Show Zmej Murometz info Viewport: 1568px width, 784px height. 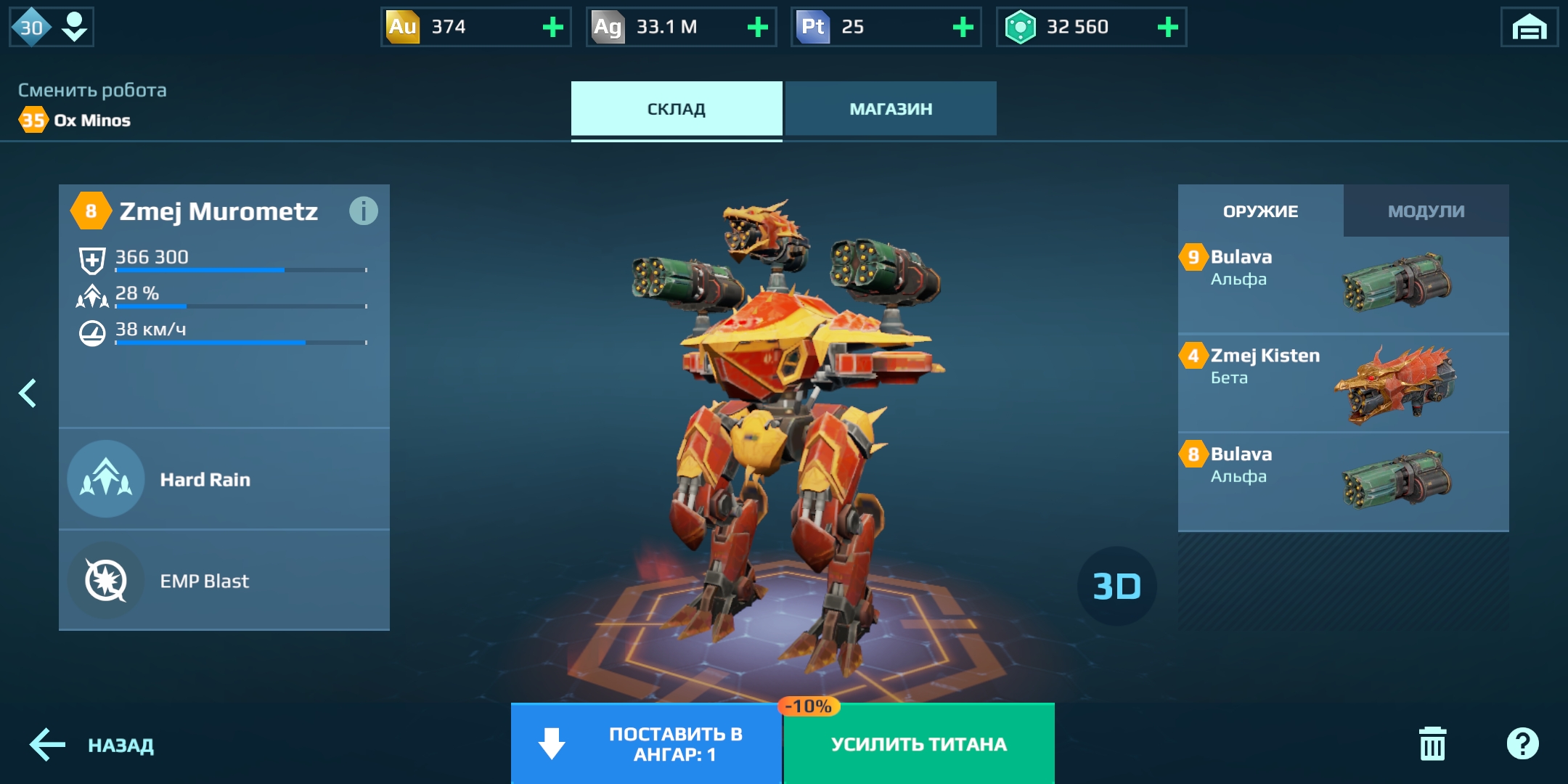click(x=363, y=211)
